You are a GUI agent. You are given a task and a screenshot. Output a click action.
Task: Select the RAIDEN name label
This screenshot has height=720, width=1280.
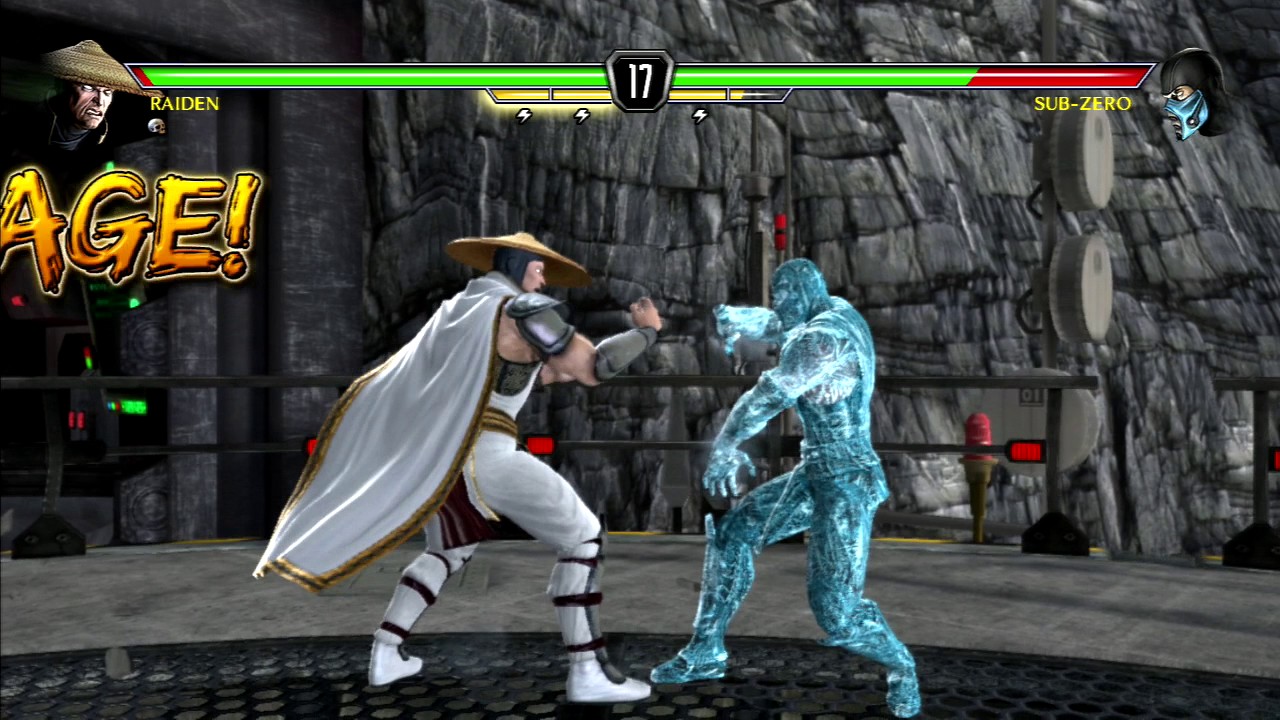coord(185,104)
